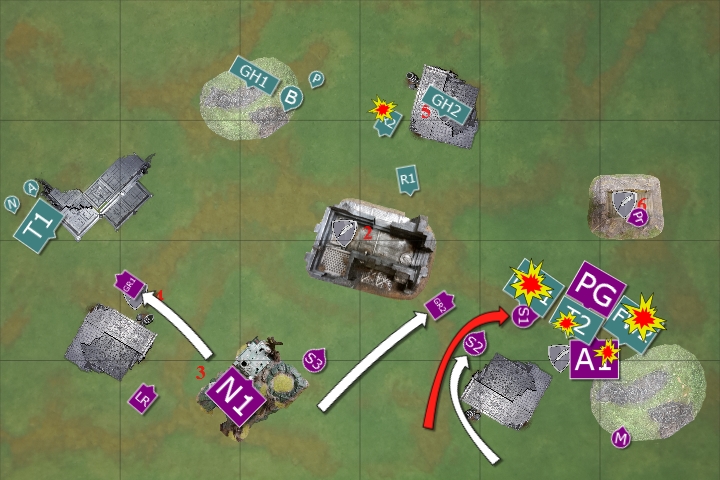The width and height of the screenshot is (720, 480).
Task: Pick the round teal B token
Action: pos(290,97)
